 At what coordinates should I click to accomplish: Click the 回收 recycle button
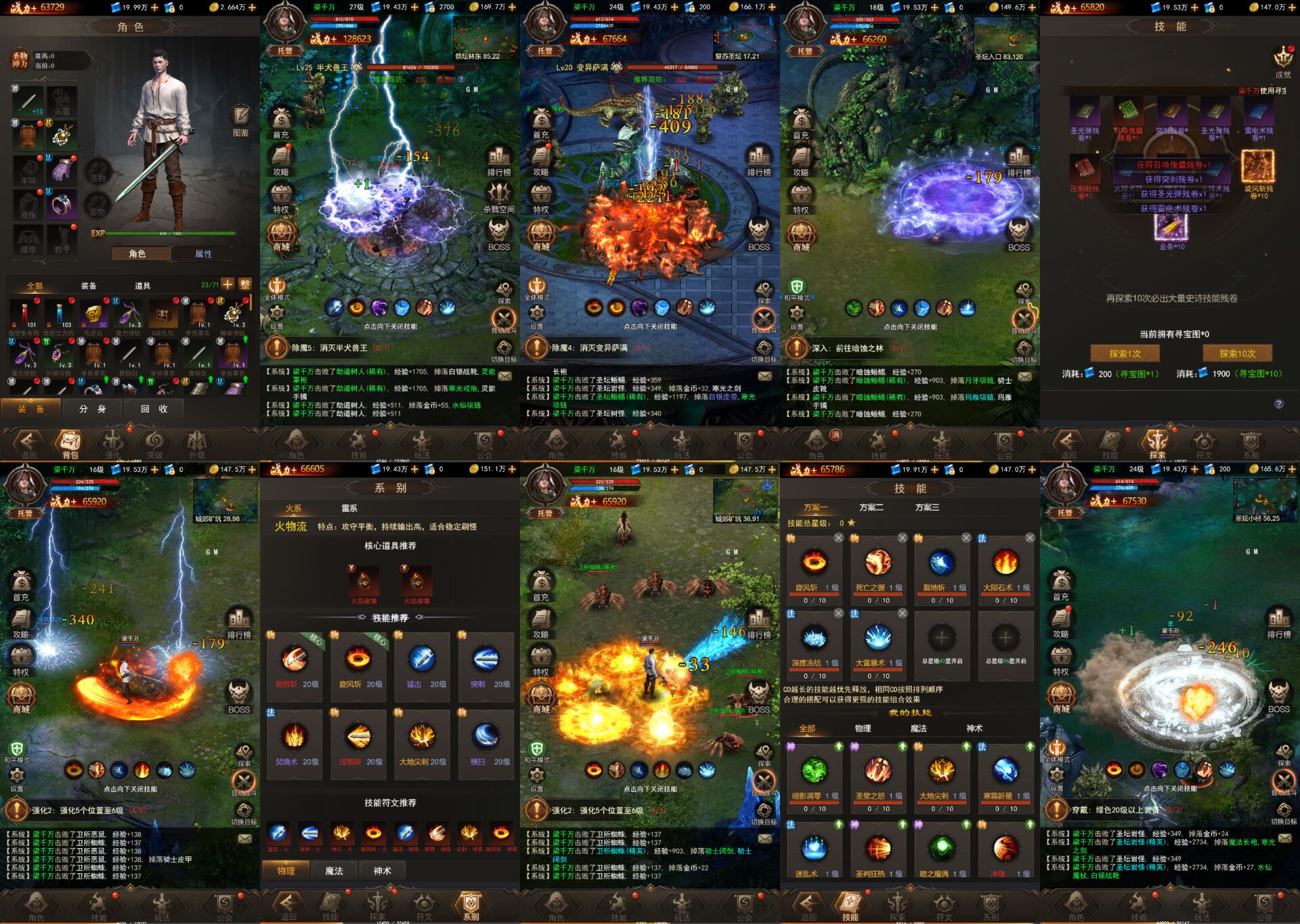click(x=154, y=409)
